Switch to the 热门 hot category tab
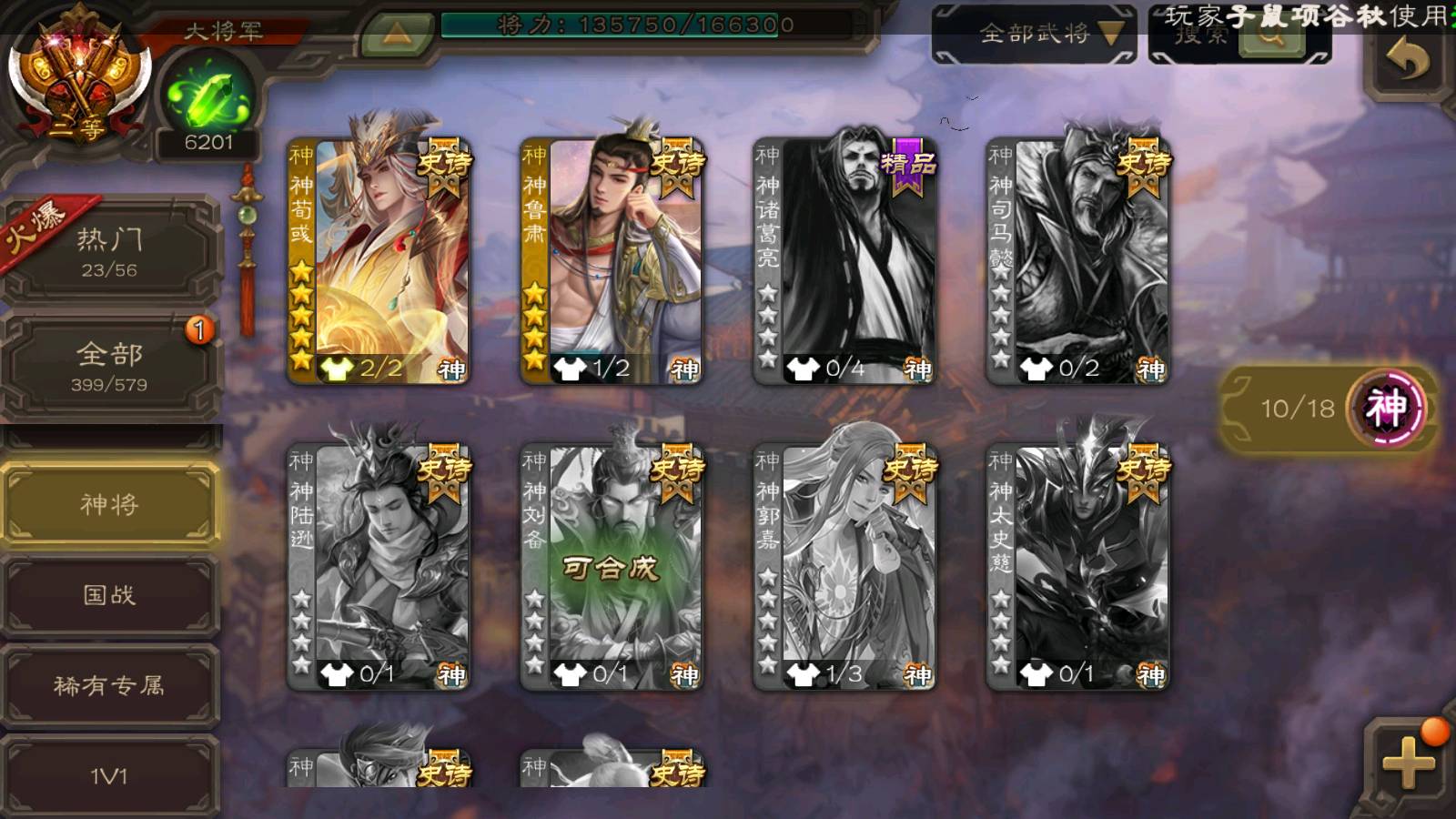Viewport: 1456px width, 819px height. [109, 251]
